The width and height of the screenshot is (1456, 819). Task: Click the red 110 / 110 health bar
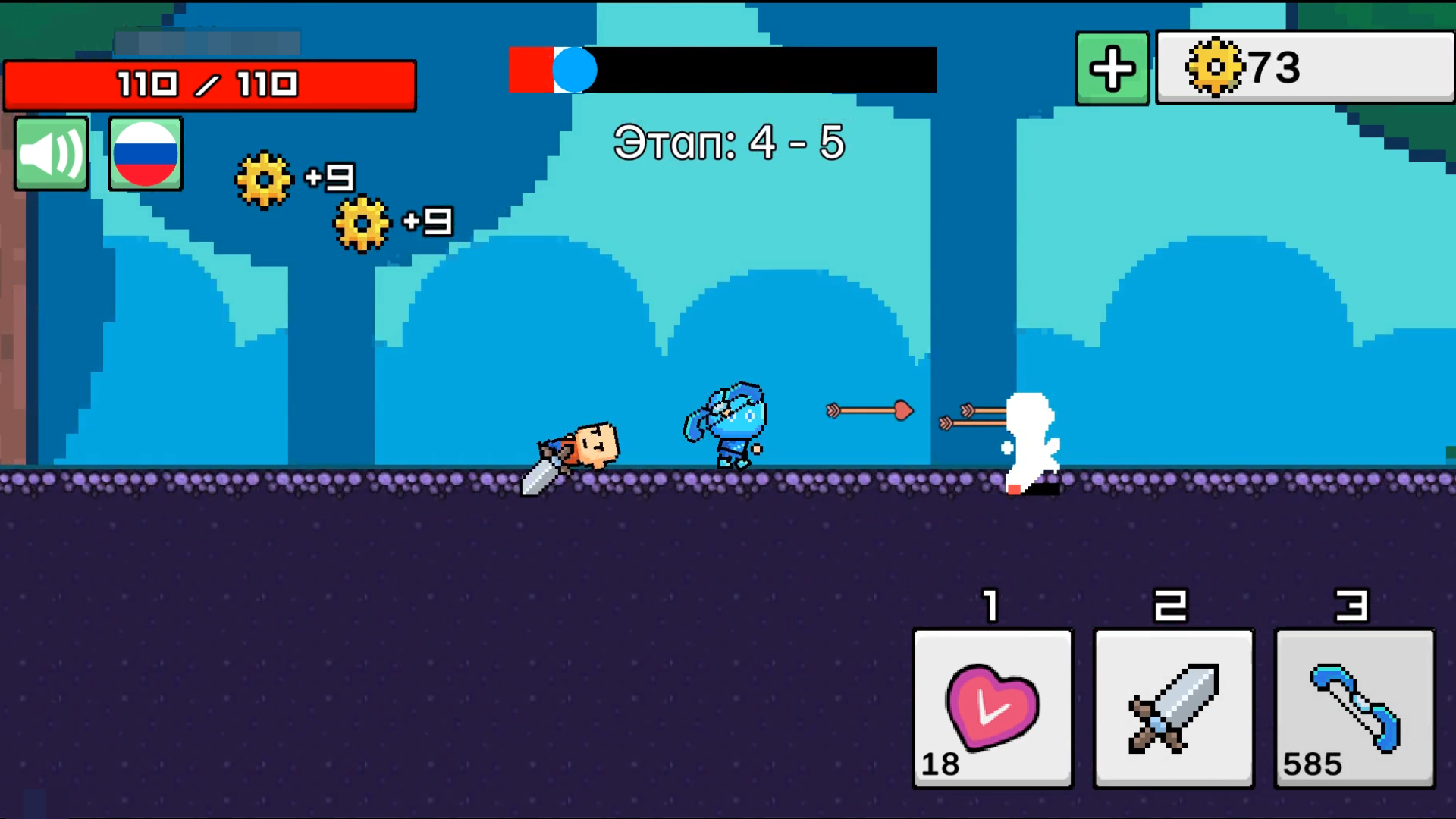[x=210, y=85]
